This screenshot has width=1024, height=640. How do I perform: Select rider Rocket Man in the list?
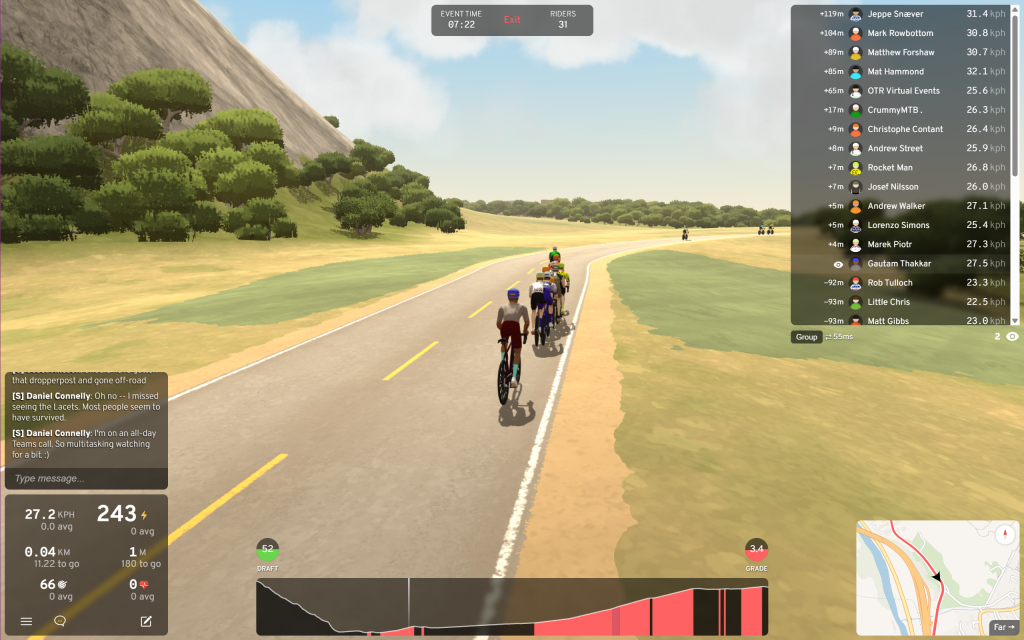pos(890,168)
